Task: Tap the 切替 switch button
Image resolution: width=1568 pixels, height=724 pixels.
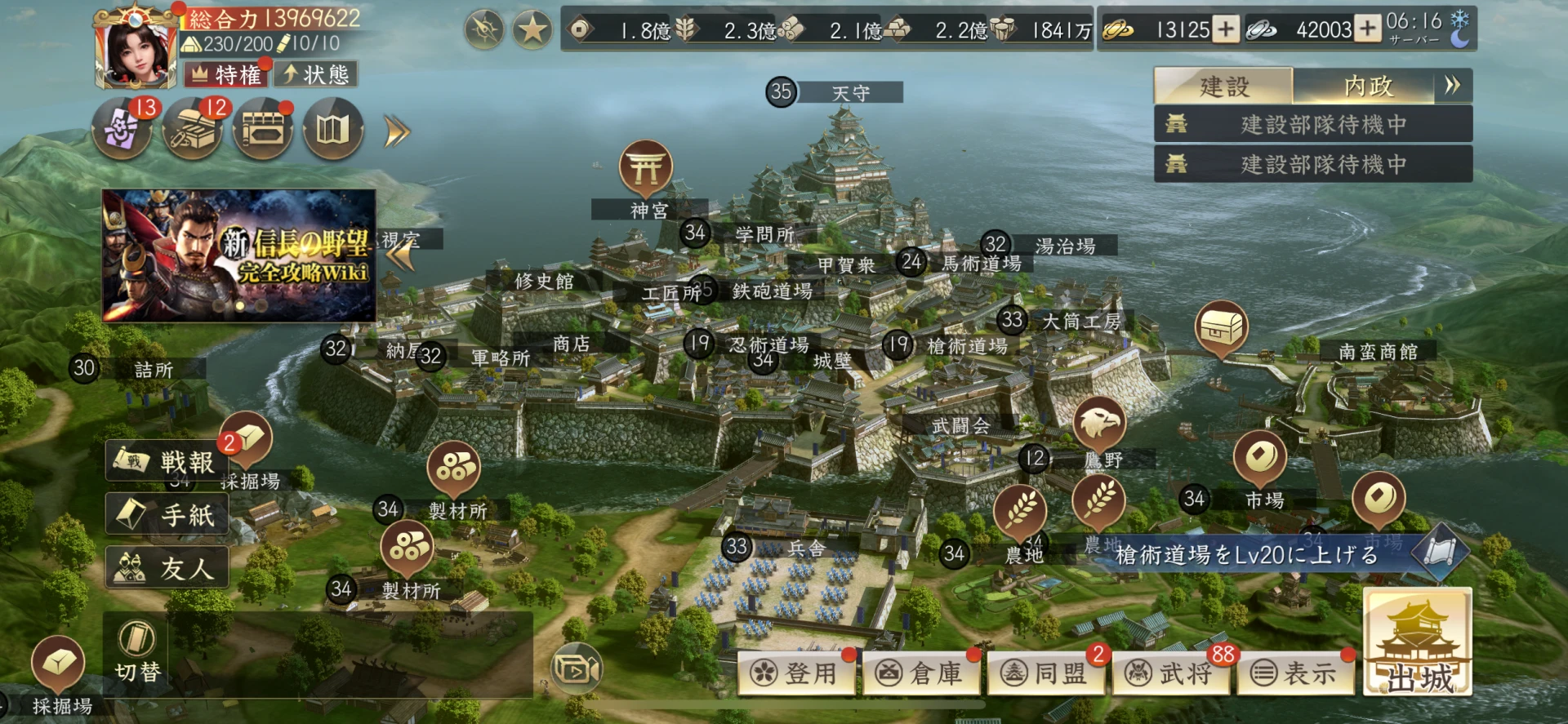Action: [136, 653]
